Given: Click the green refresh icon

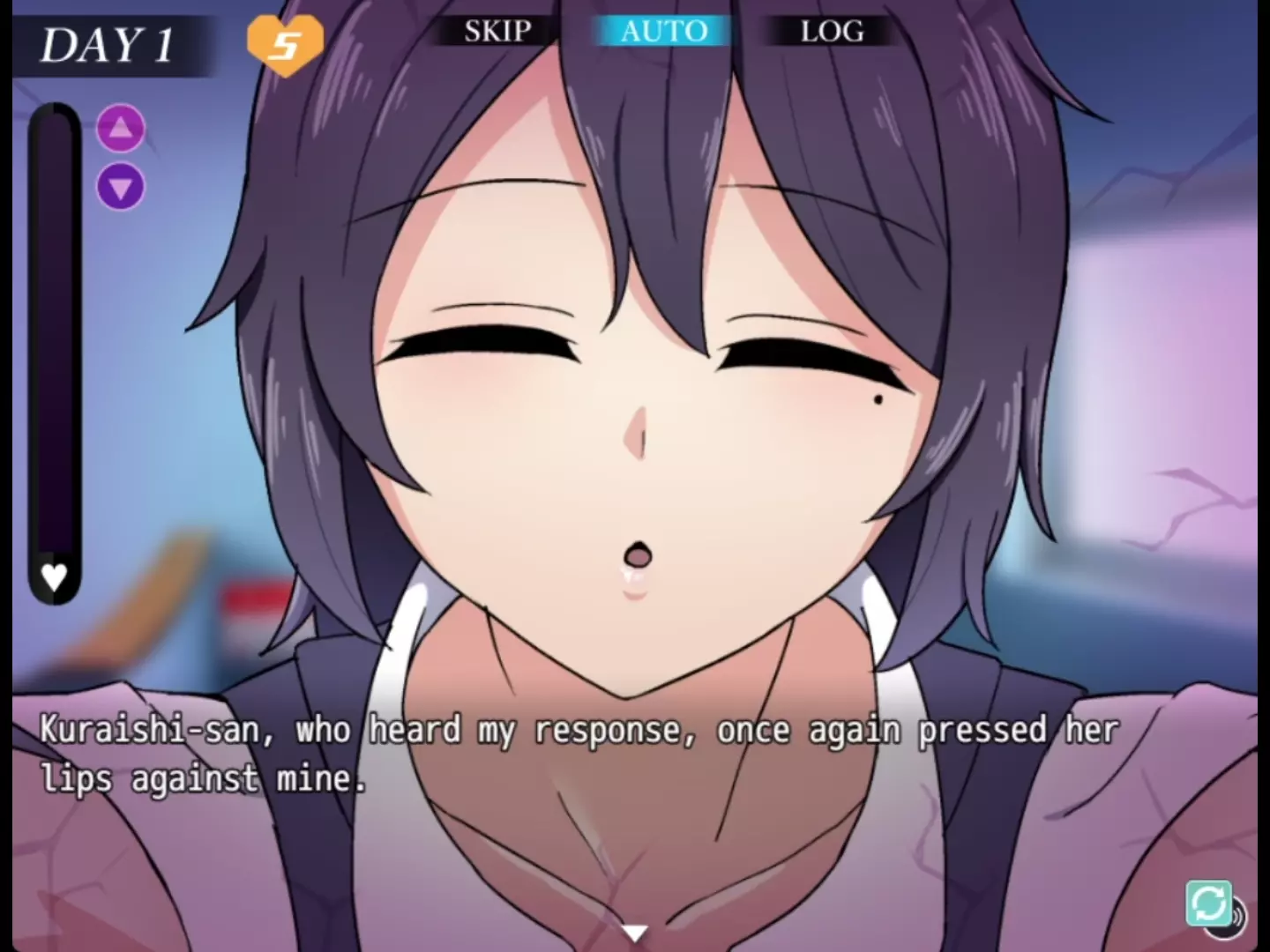Looking at the screenshot, I should click(x=1208, y=903).
